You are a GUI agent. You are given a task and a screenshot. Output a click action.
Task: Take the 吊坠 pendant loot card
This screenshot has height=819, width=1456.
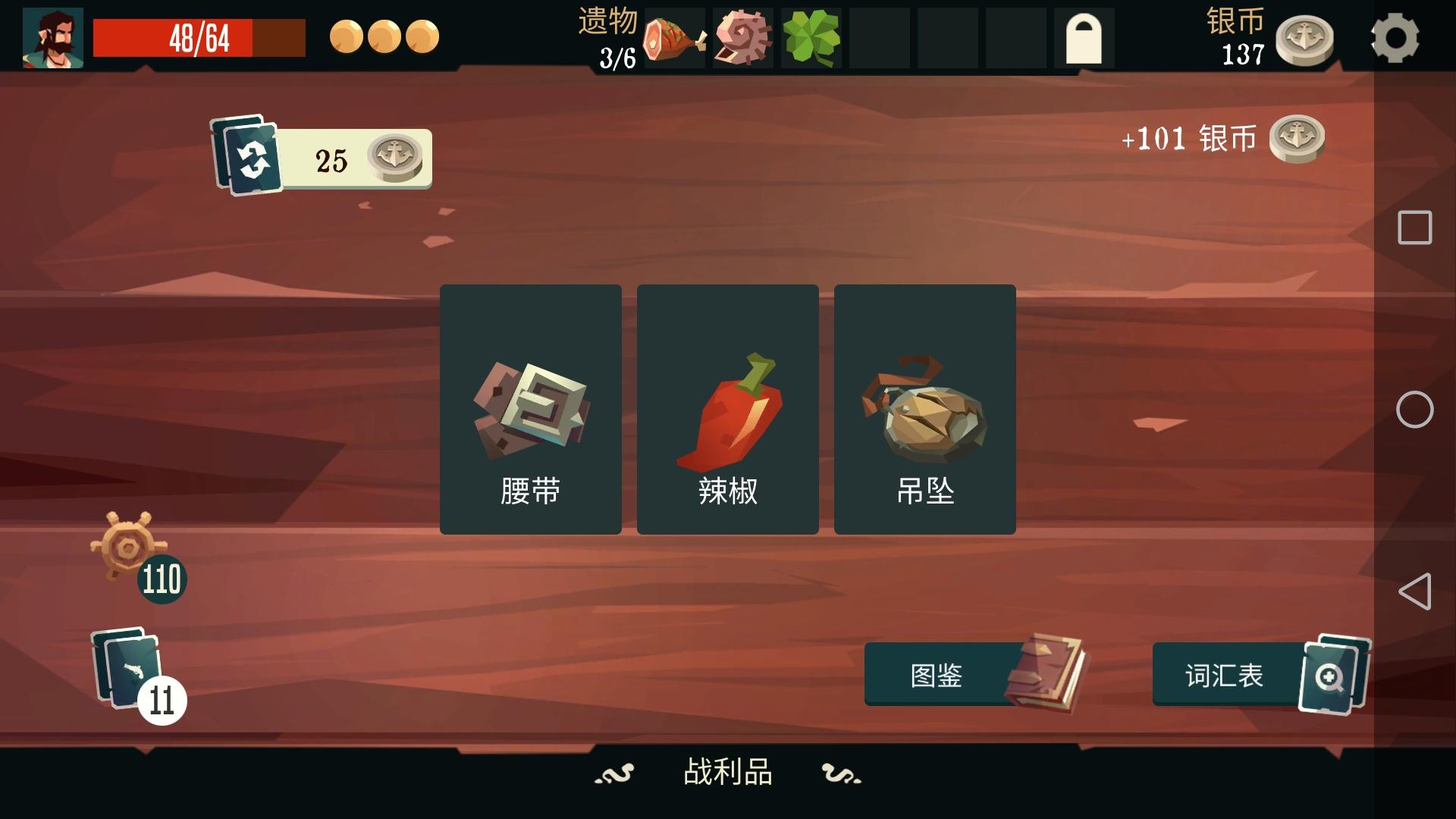click(924, 408)
